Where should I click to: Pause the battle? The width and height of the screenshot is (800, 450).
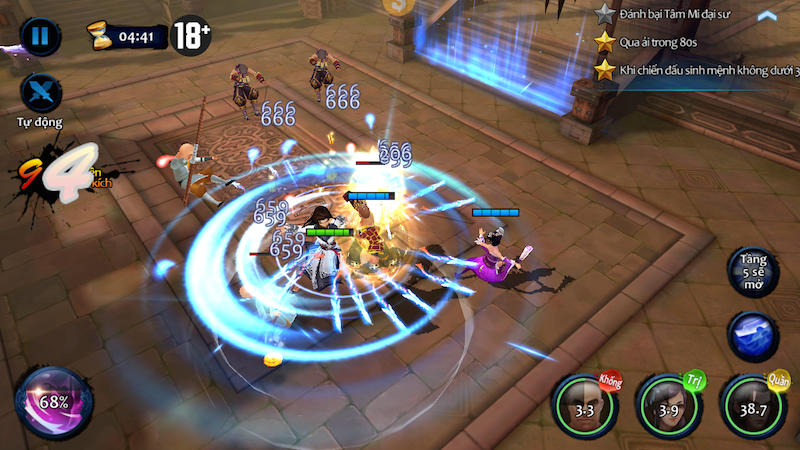click(x=40, y=37)
